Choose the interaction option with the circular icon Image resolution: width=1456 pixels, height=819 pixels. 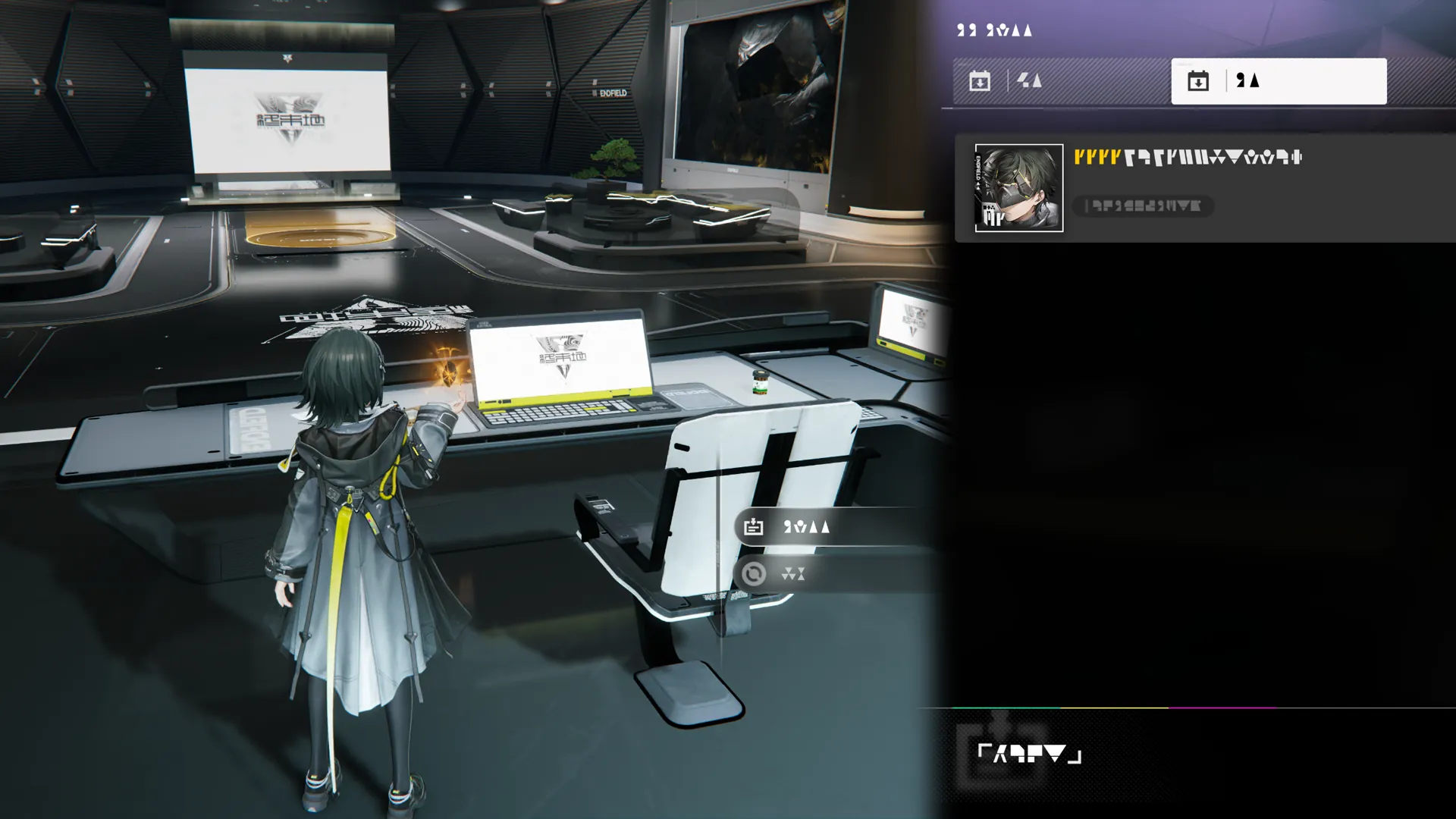[x=827, y=574]
